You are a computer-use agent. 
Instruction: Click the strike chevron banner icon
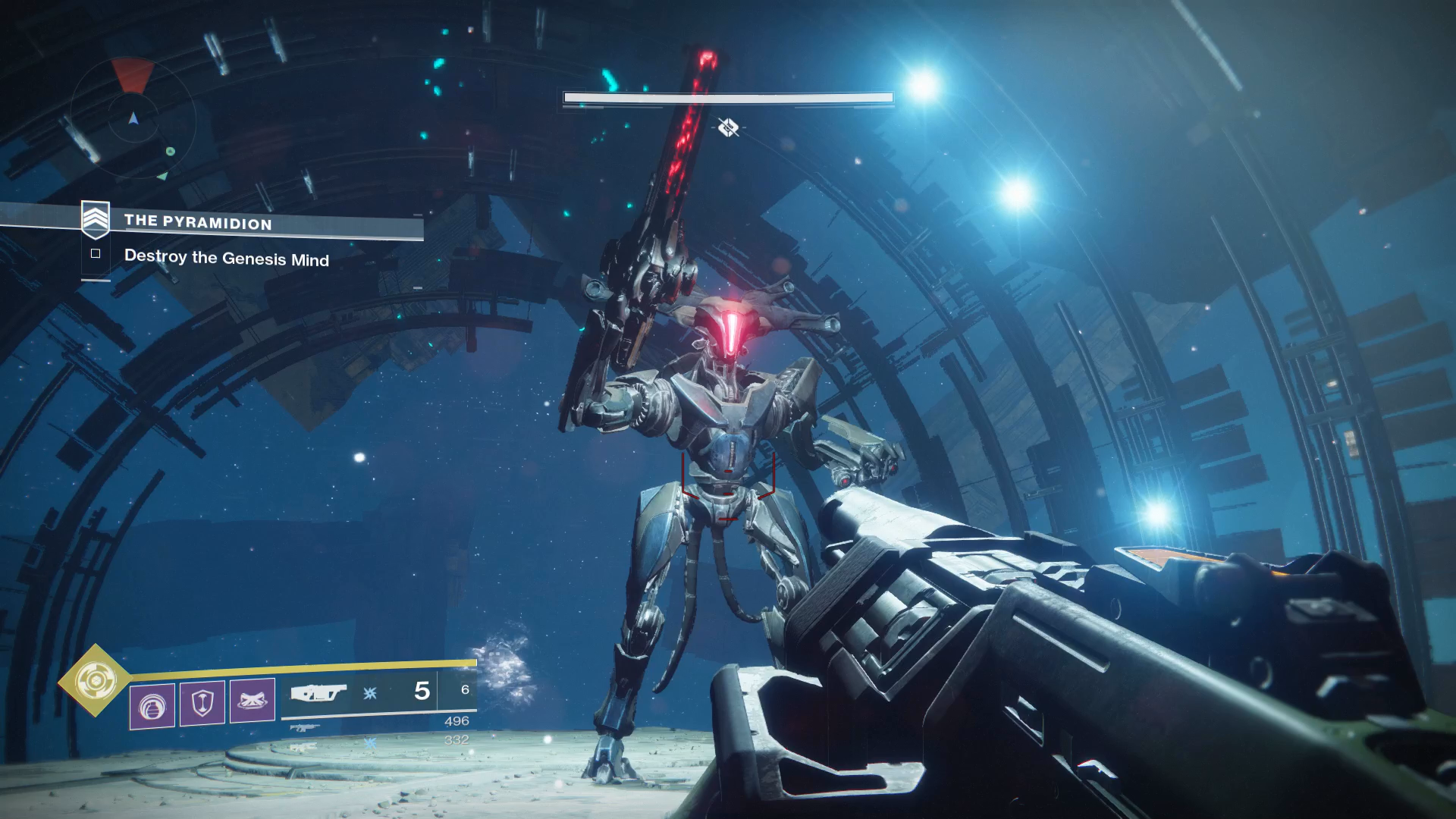pyautogui.click(x=96, y=218)
